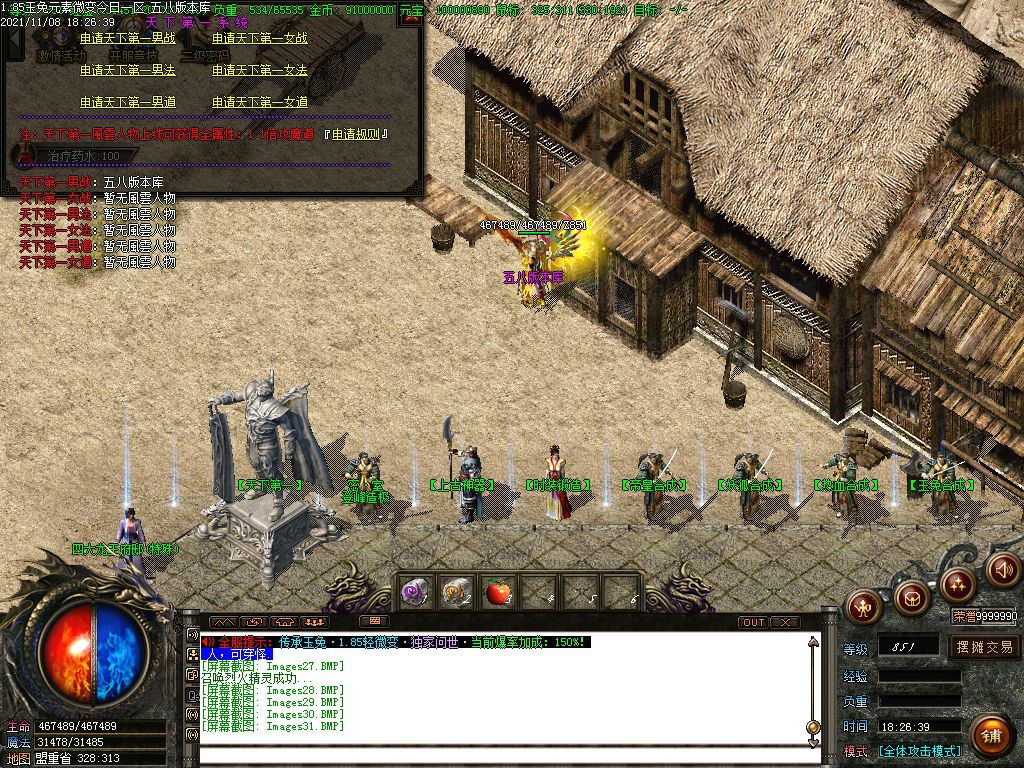Apply for 天下第一女道 title
The image size is (1024, 768).
tap(259, 102)
